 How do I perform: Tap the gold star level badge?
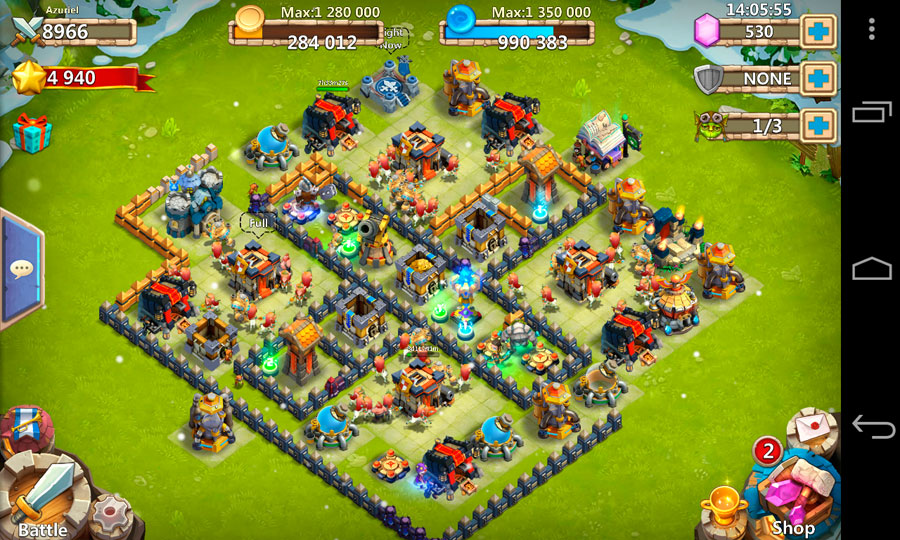(x=27, y=77)
